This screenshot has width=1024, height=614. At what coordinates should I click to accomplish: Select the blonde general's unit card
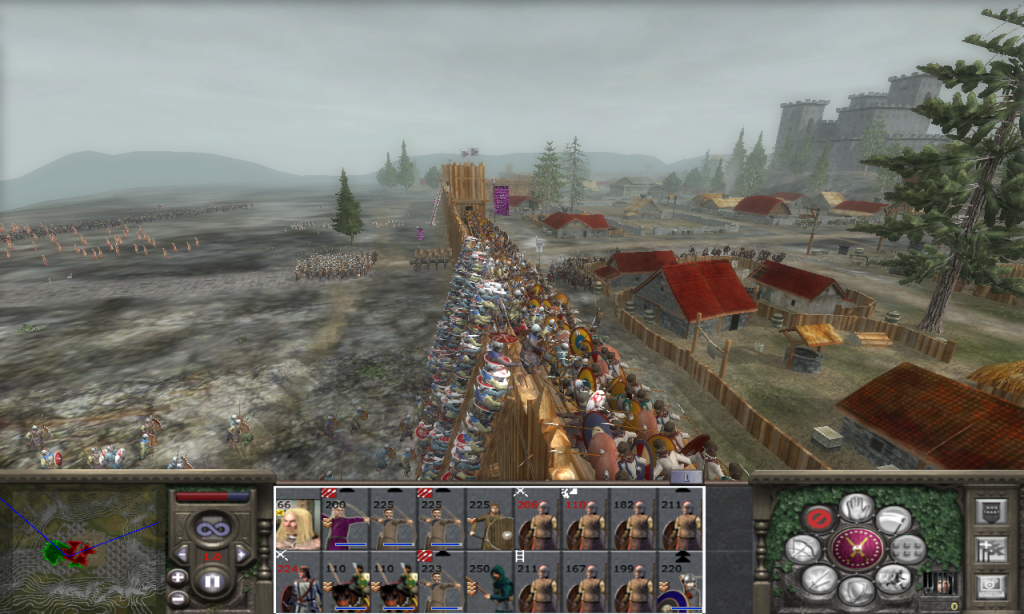click(297, 522)
